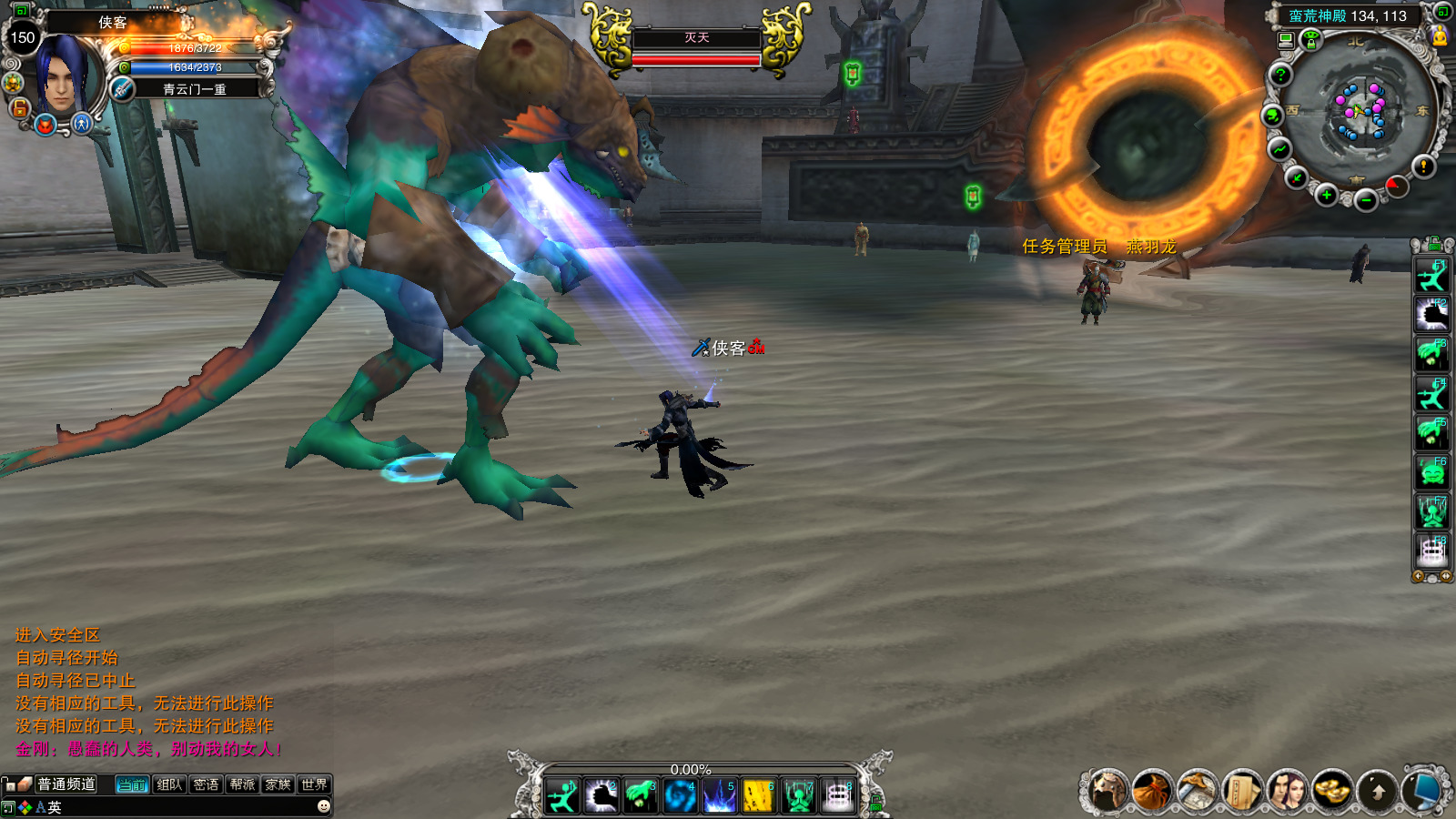The image size is (1456, 819).
Task: Click the golden meditation figure icon
Action: pos(1440,37)
